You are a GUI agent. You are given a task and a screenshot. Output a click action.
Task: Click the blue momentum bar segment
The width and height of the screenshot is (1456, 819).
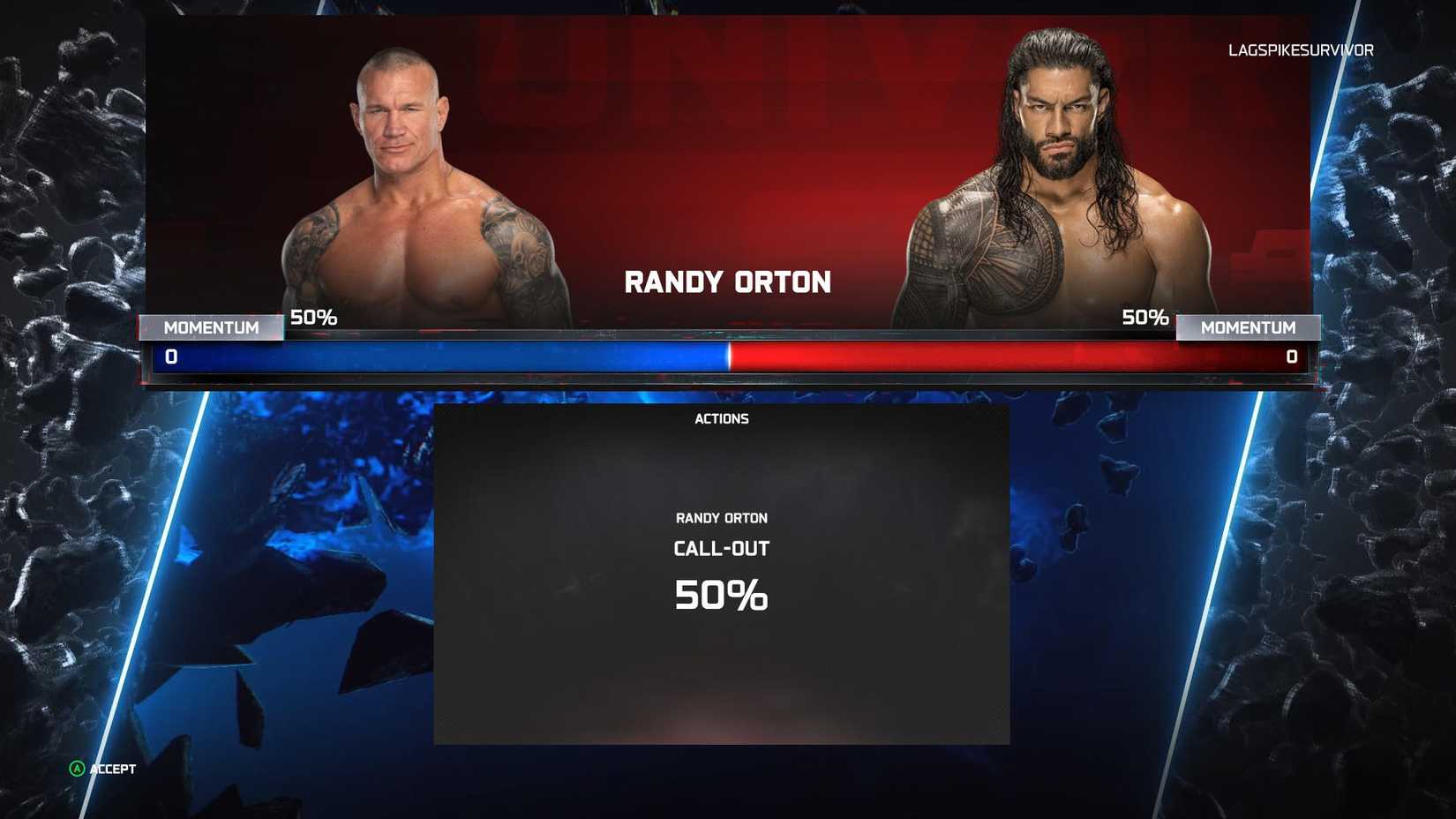(x=441, y=357)
